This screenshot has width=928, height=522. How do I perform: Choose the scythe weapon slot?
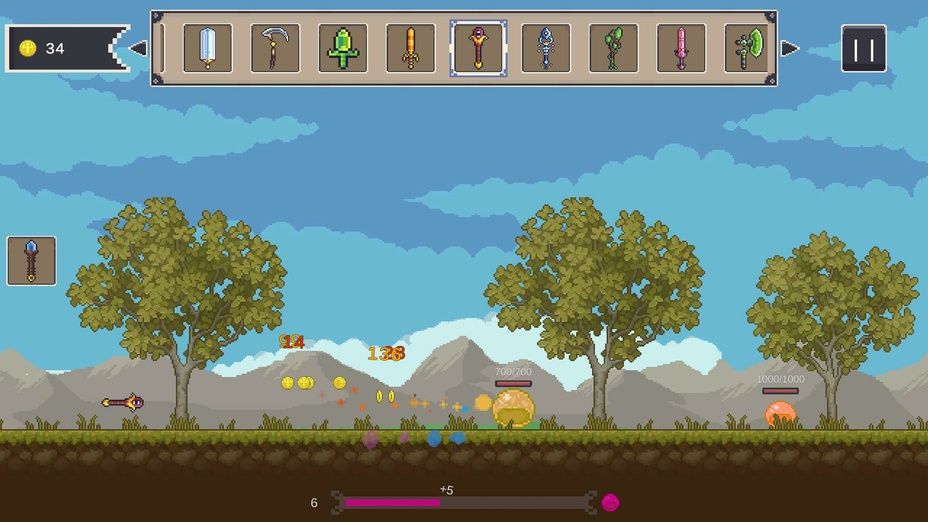(275, 48)
